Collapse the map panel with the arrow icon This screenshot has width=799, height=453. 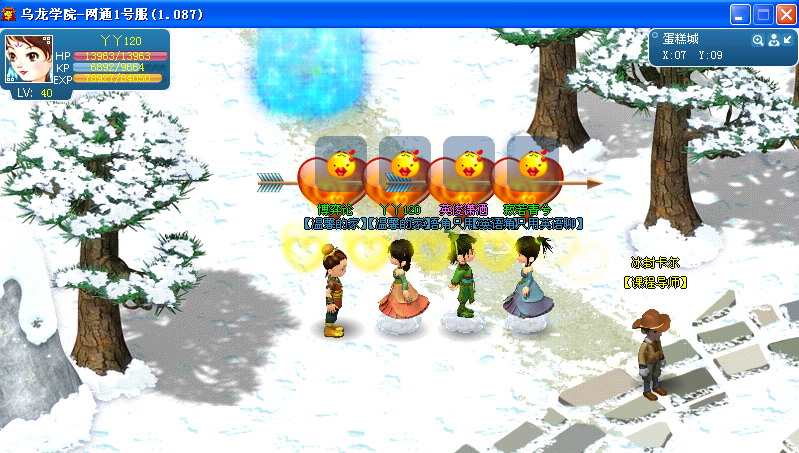(x=787, y=41)
